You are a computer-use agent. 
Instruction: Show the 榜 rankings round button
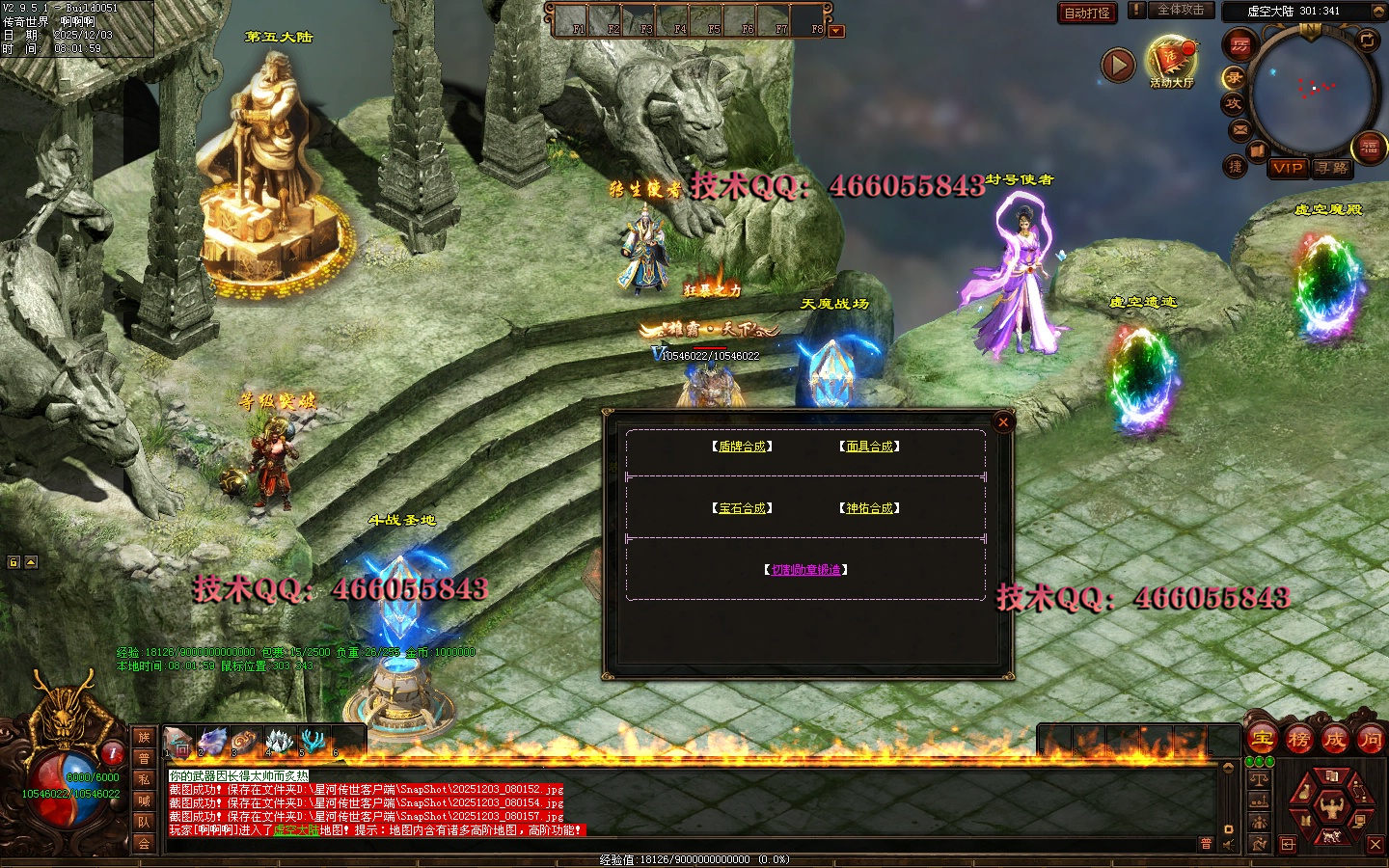point(1298,740)
